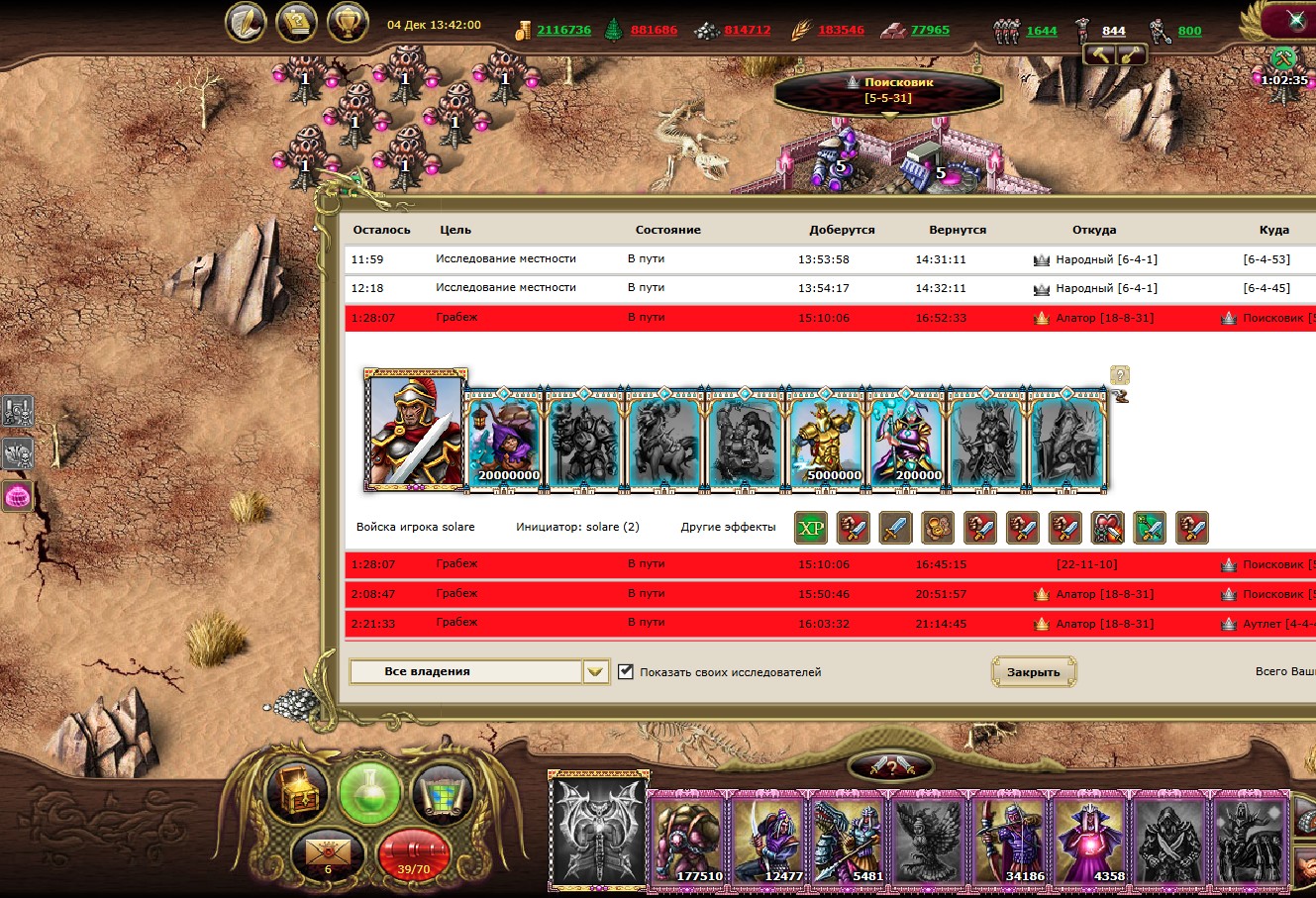Select the red-plumed hero portrait
This screenshot has height=898, width=1316.
[415, 431]
